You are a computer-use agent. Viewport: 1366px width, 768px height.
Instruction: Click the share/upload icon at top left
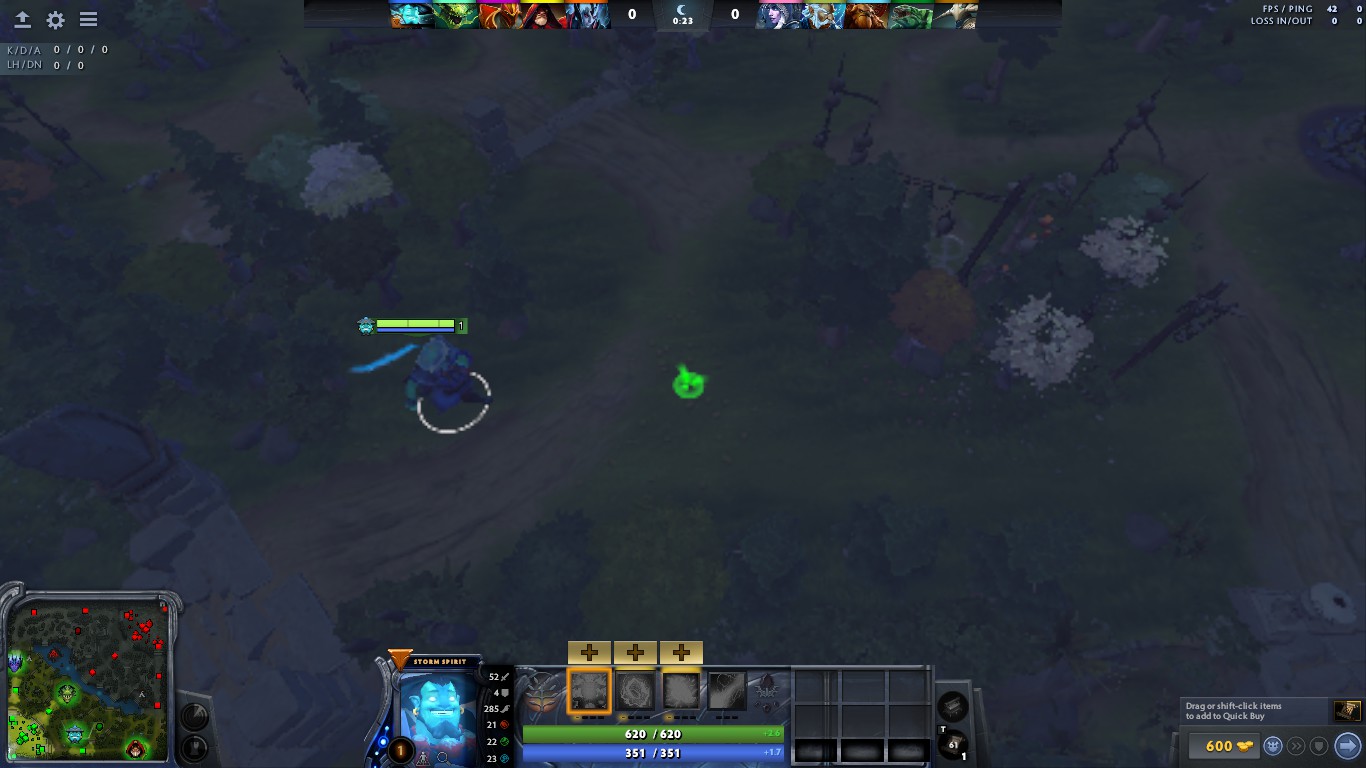21,18
